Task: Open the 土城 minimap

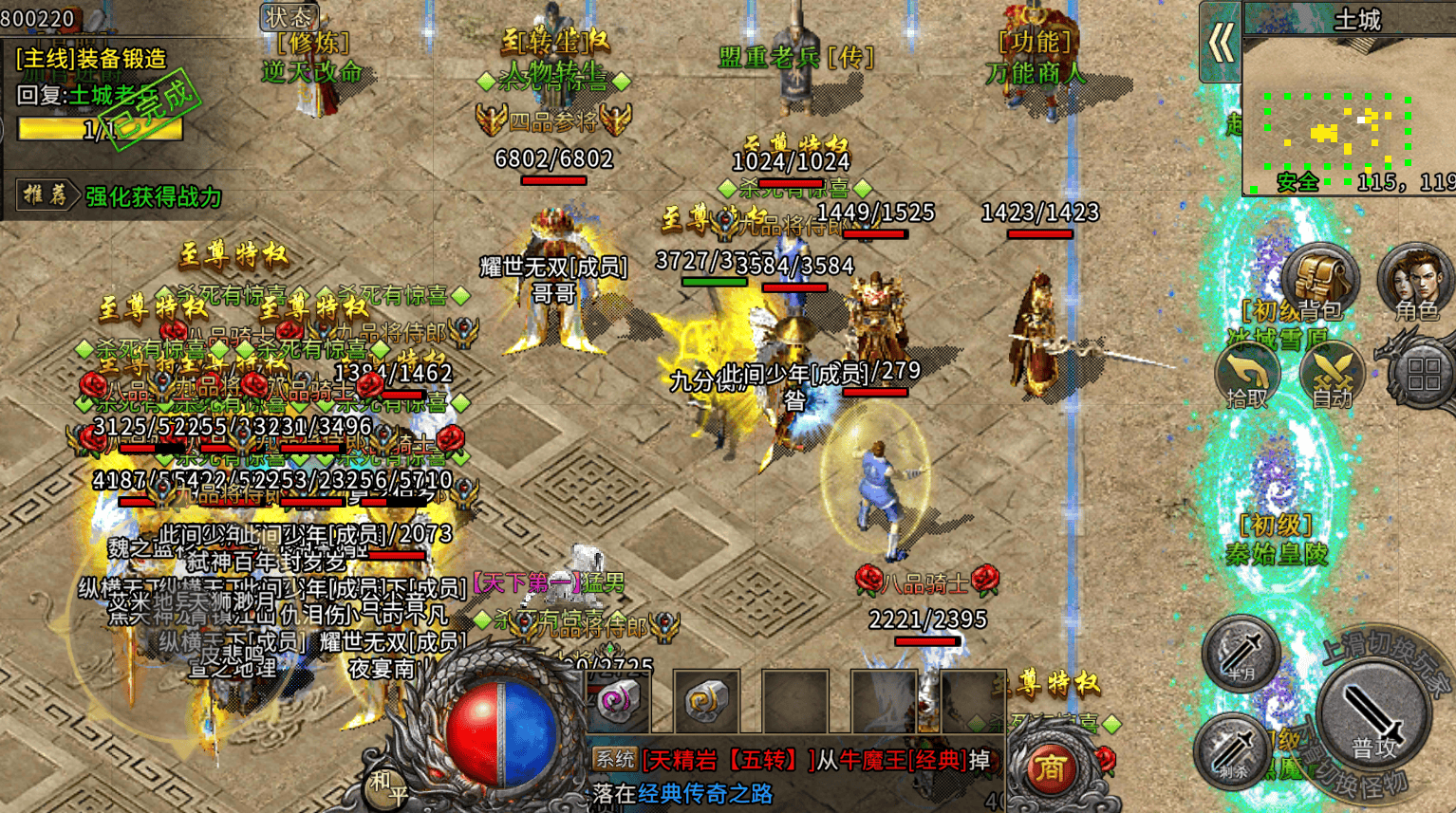Action: pos(1348,114)
